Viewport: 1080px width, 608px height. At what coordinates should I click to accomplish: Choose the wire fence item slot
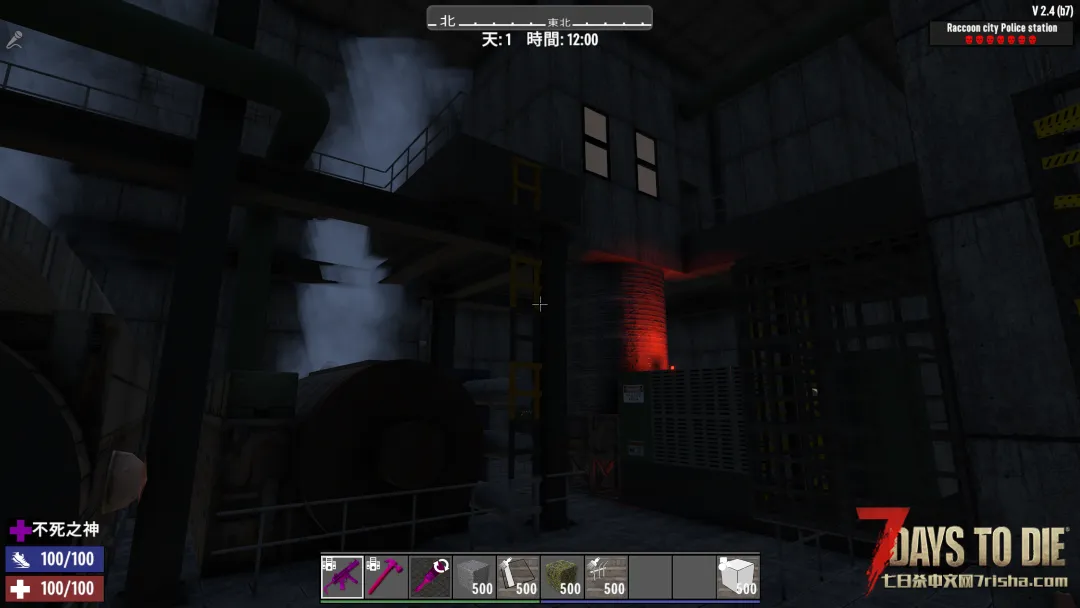tap(606, 577)
